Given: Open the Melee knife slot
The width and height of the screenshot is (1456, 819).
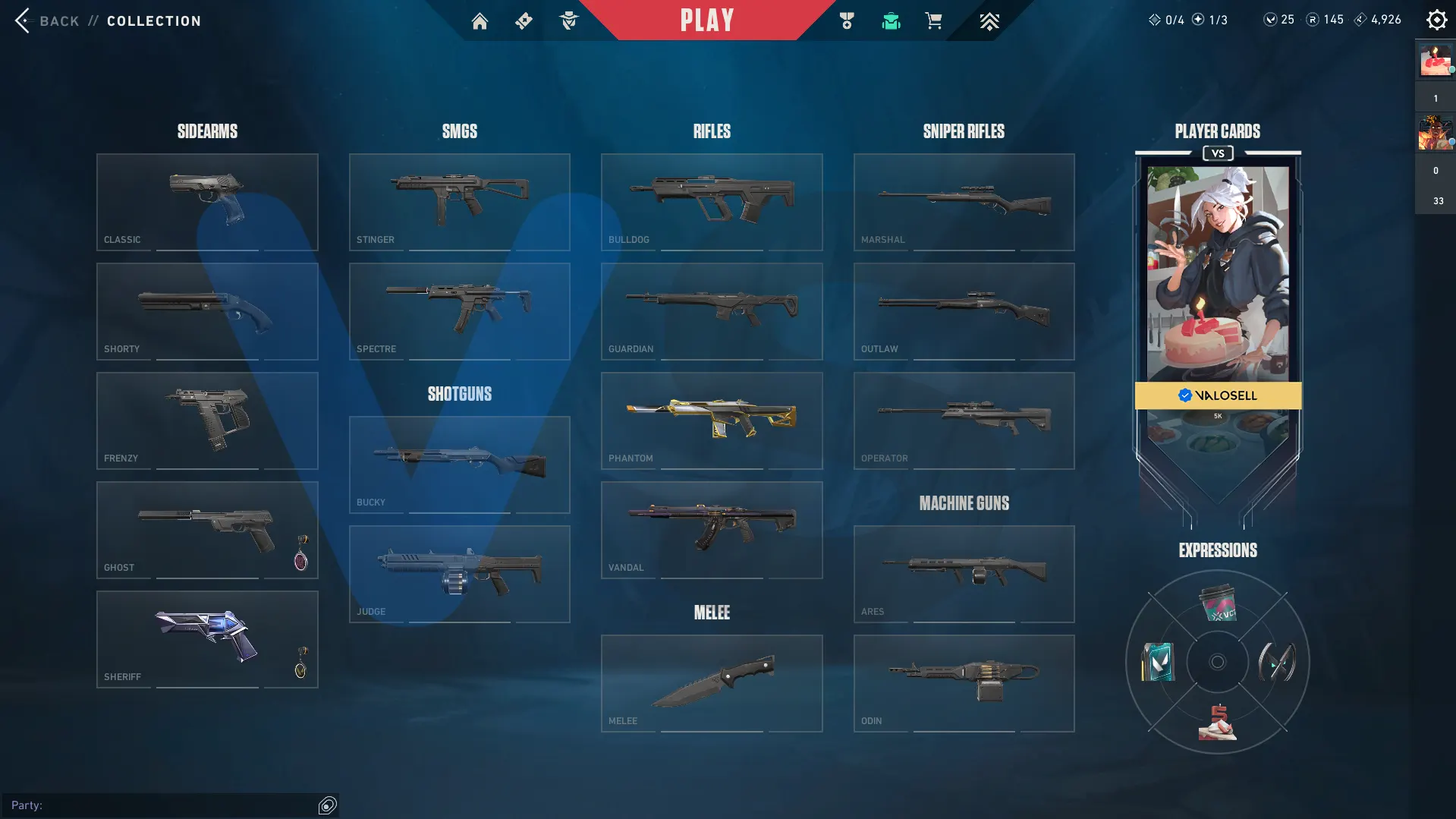Looking at the screenshot, I should [712, 683].
